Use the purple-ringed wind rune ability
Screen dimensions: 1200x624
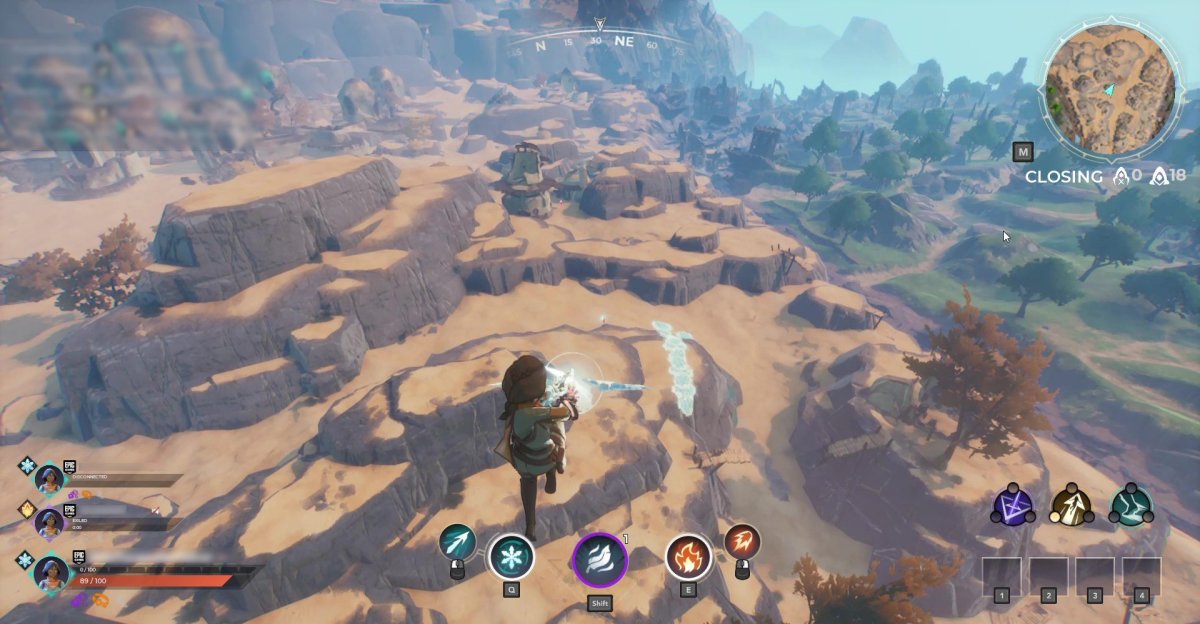[599, 559]
